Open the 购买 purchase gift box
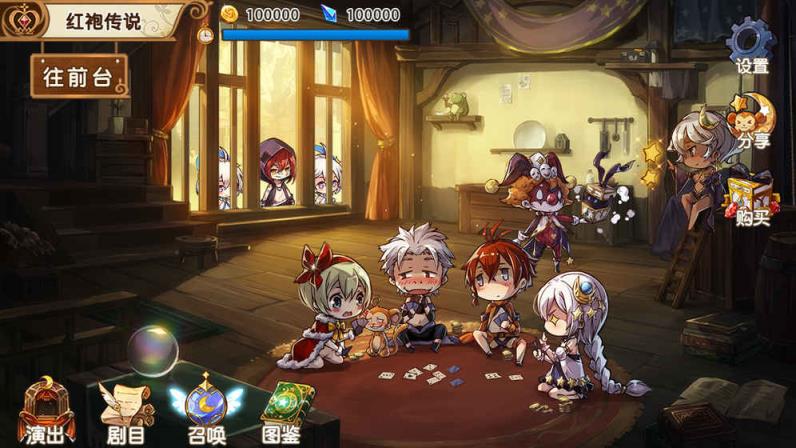The width and height of the screenshot is (796, 448). 750,199
